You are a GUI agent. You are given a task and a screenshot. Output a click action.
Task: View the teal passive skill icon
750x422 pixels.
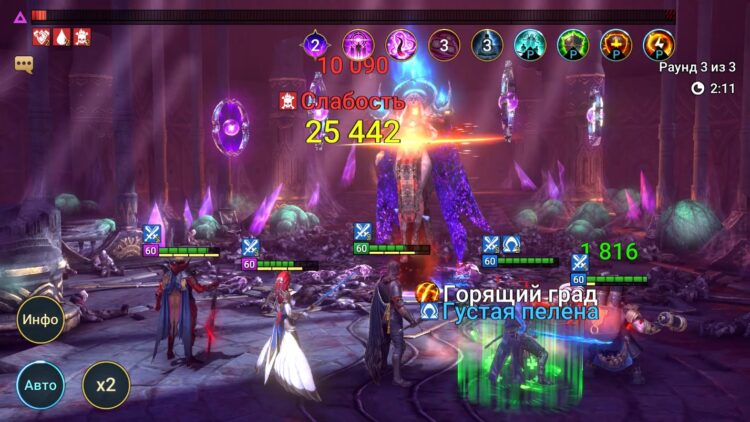tap(530, 44)
